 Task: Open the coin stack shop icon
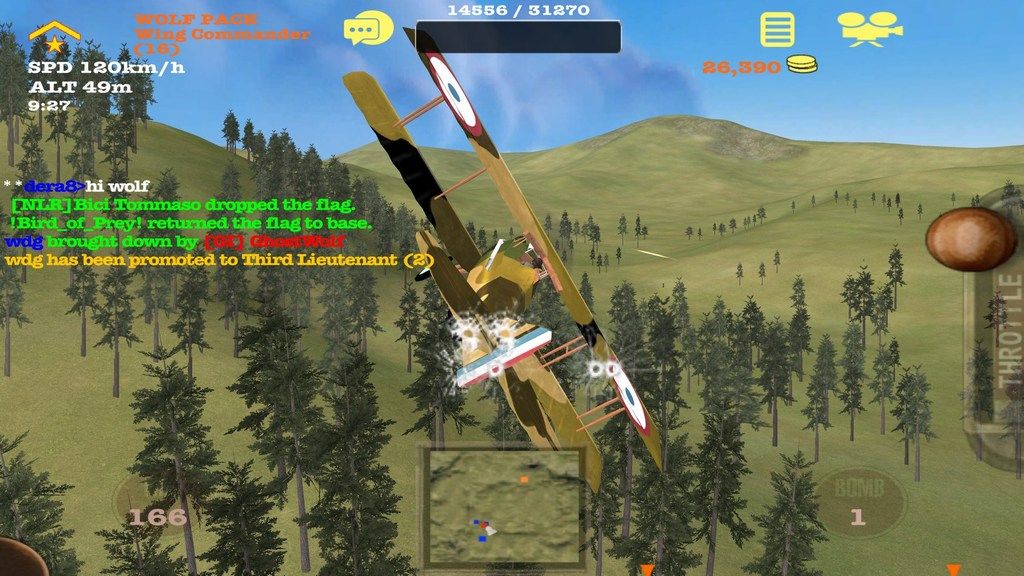click(801, 66)
